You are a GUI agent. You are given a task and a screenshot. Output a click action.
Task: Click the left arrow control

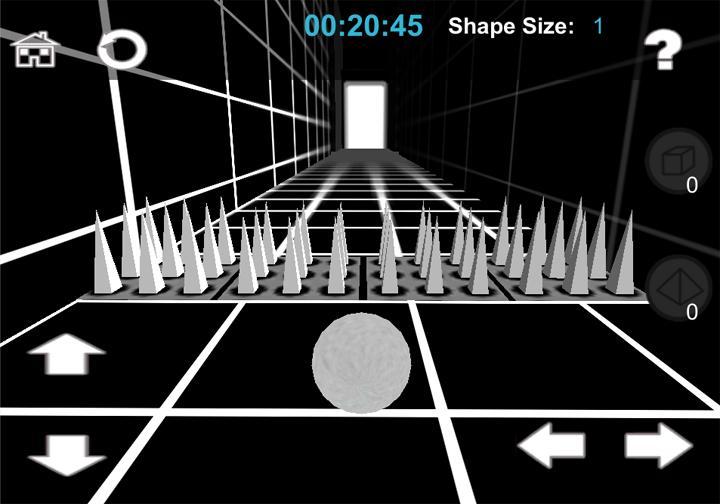[x=551, y=445]
